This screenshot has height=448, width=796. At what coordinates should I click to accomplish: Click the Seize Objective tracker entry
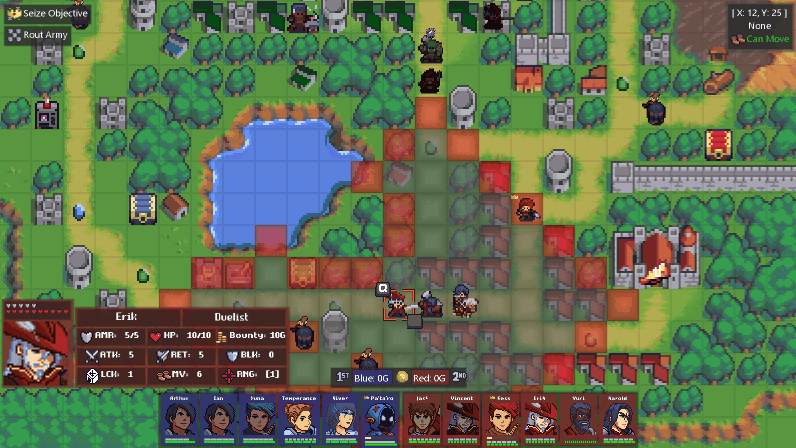48,14
